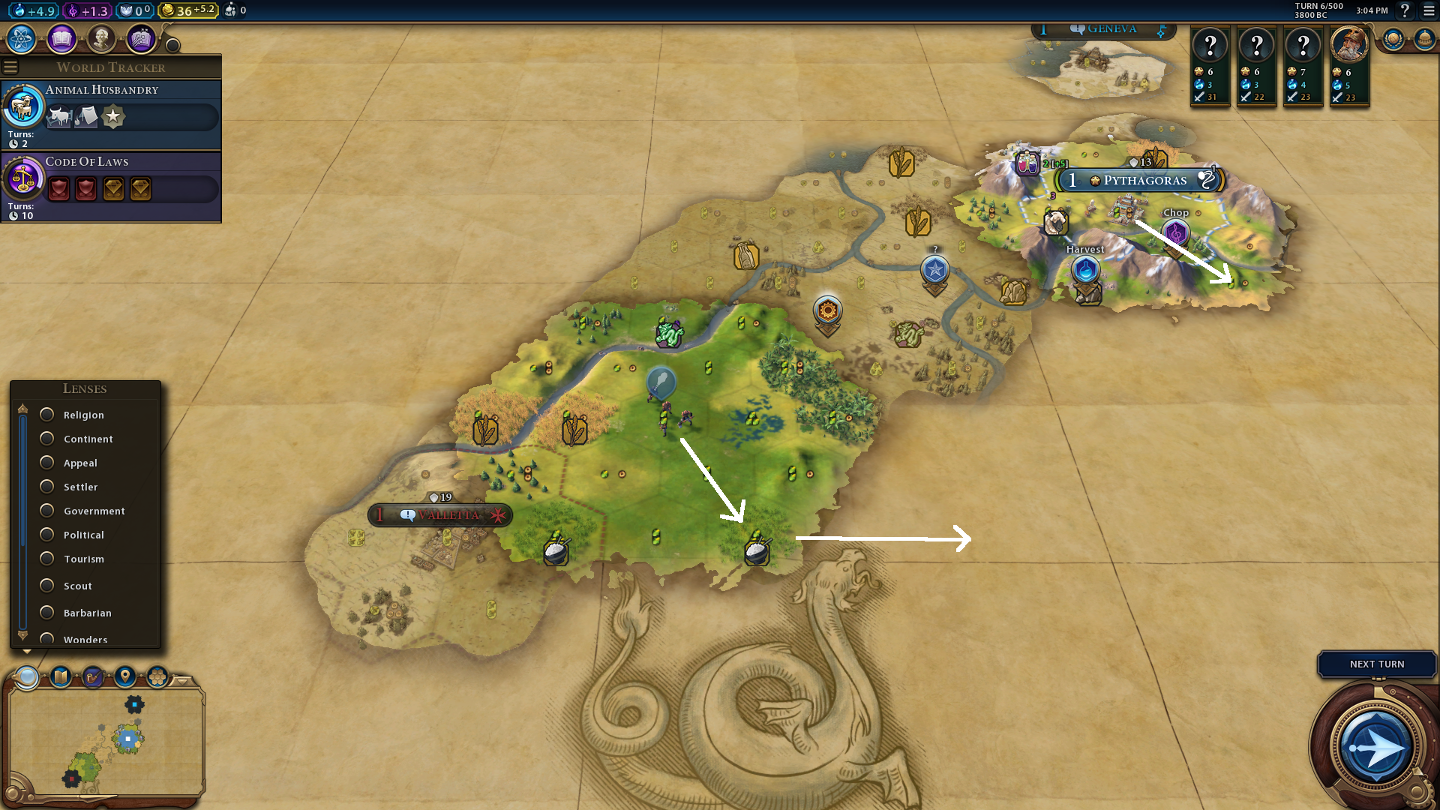This screenshot has height=810, width=1440.
Task: Click the map pin button above minimap
Action: click(x=125, y=677)
